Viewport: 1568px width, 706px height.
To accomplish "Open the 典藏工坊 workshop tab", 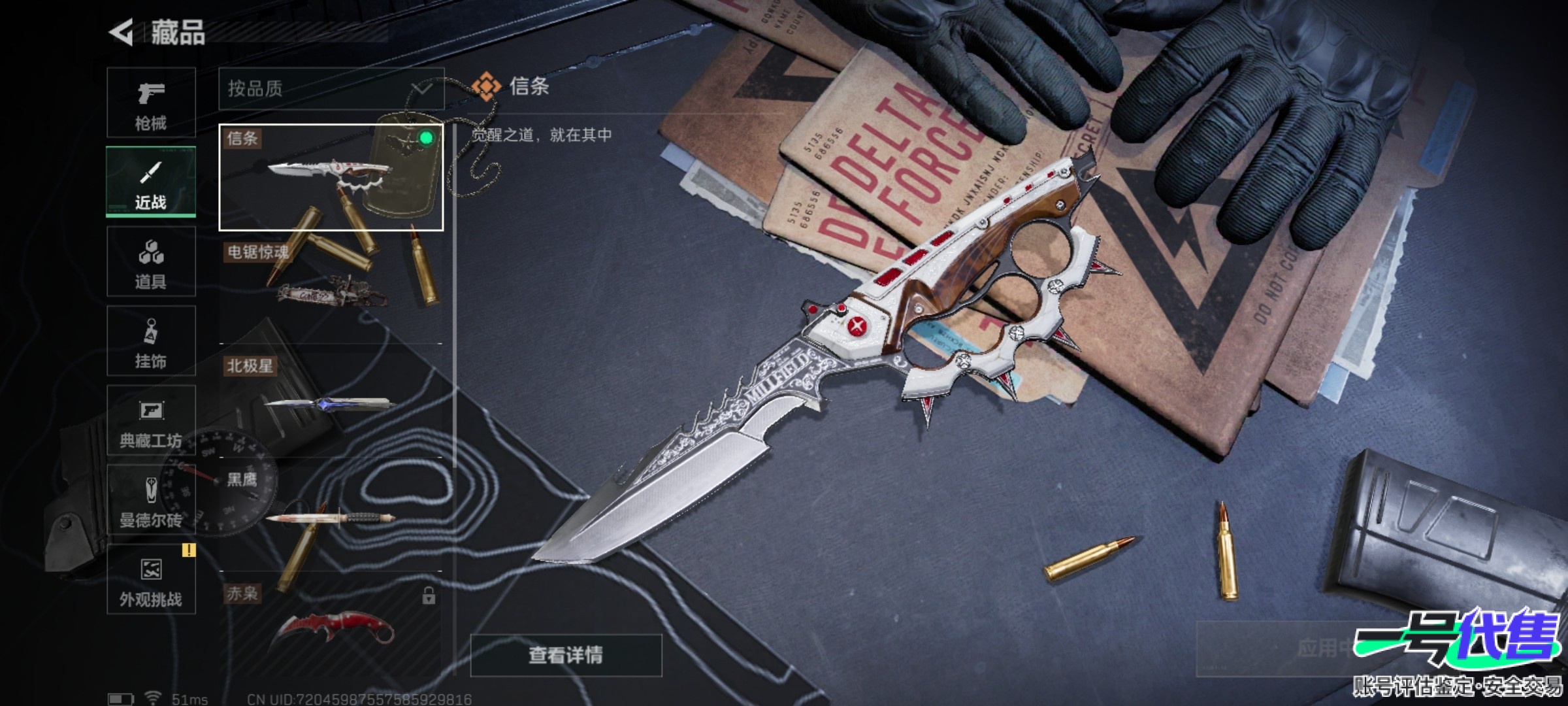I will [x=151, y=420].
